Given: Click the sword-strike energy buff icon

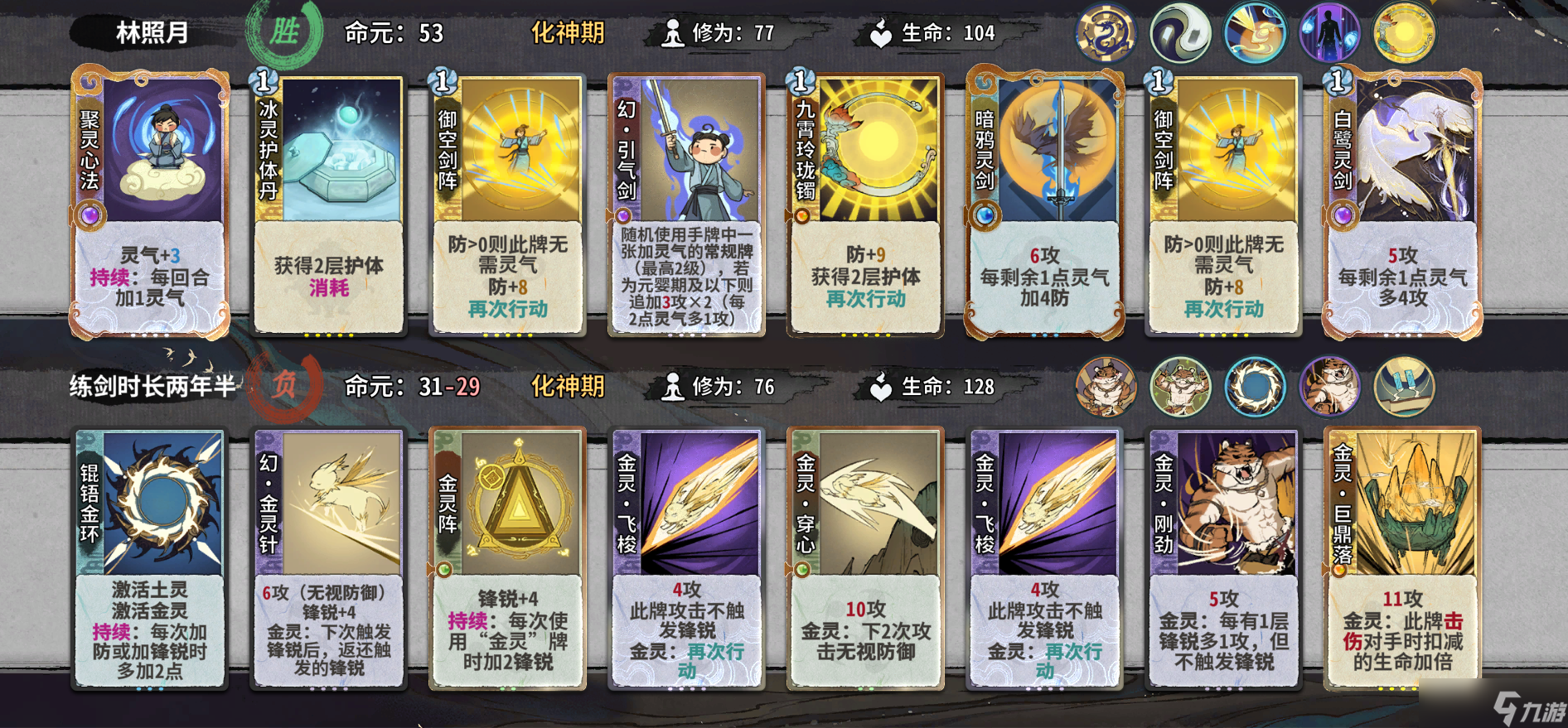Looking at the screenshot, I should [1253, 34].
